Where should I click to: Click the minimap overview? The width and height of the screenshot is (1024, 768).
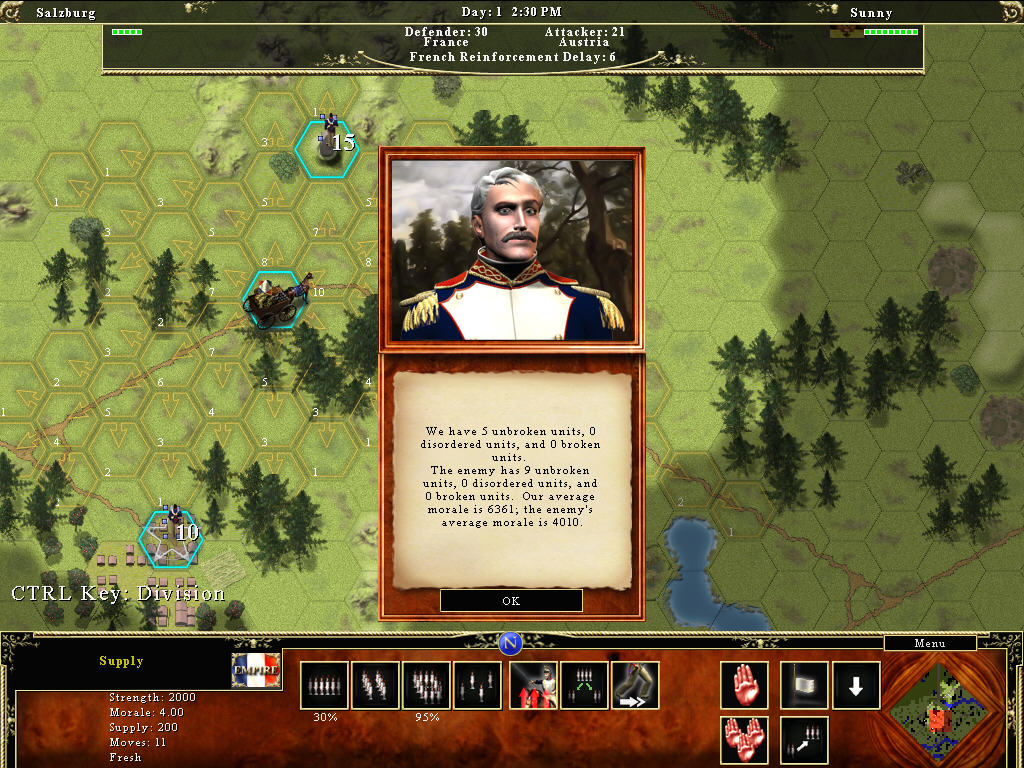coord(937,709)
